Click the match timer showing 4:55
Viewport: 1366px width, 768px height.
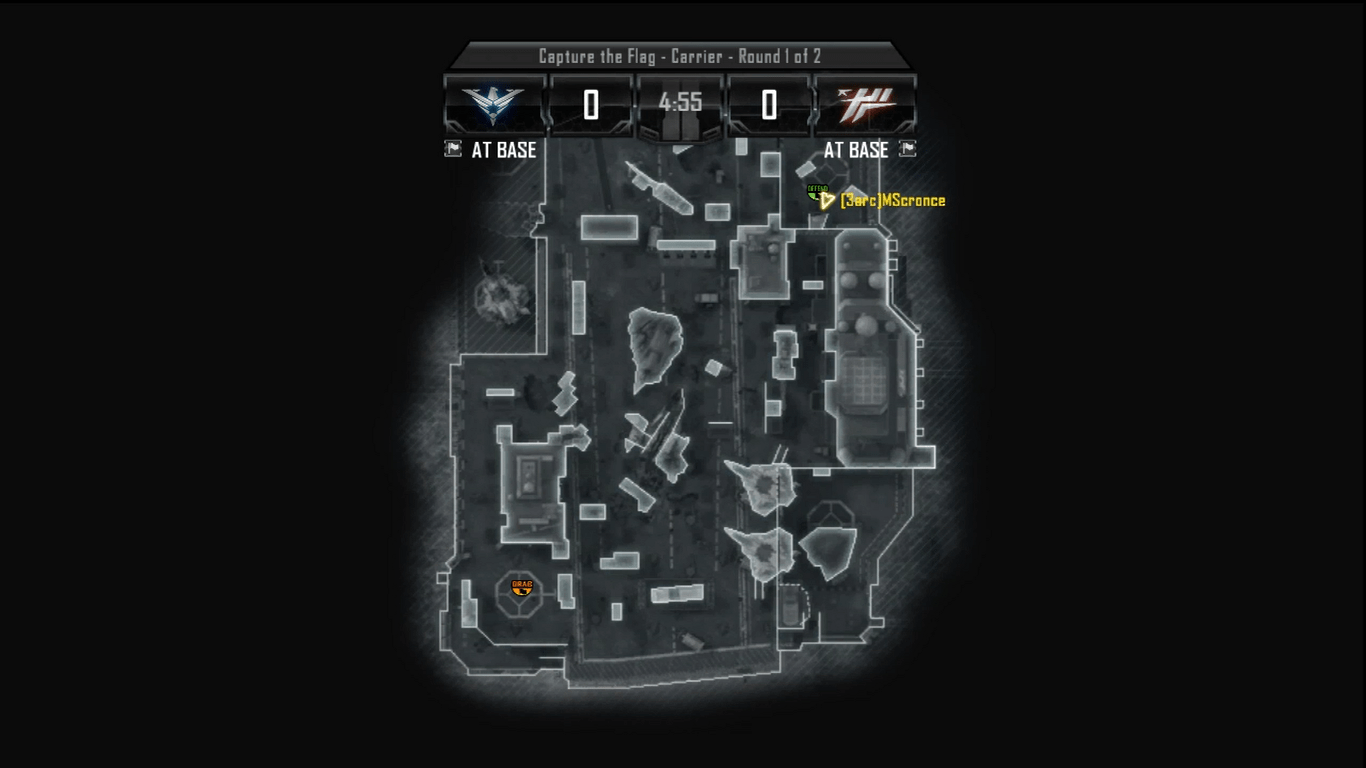678,100
